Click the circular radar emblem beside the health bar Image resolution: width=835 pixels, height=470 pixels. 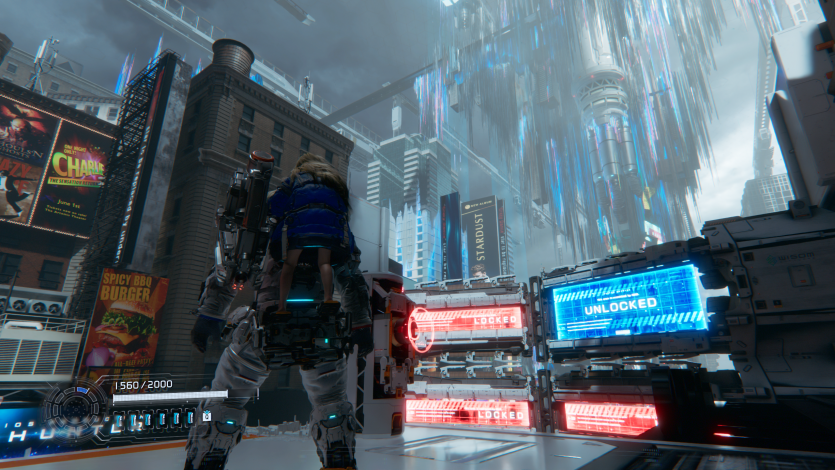click(x=75, y=407)
